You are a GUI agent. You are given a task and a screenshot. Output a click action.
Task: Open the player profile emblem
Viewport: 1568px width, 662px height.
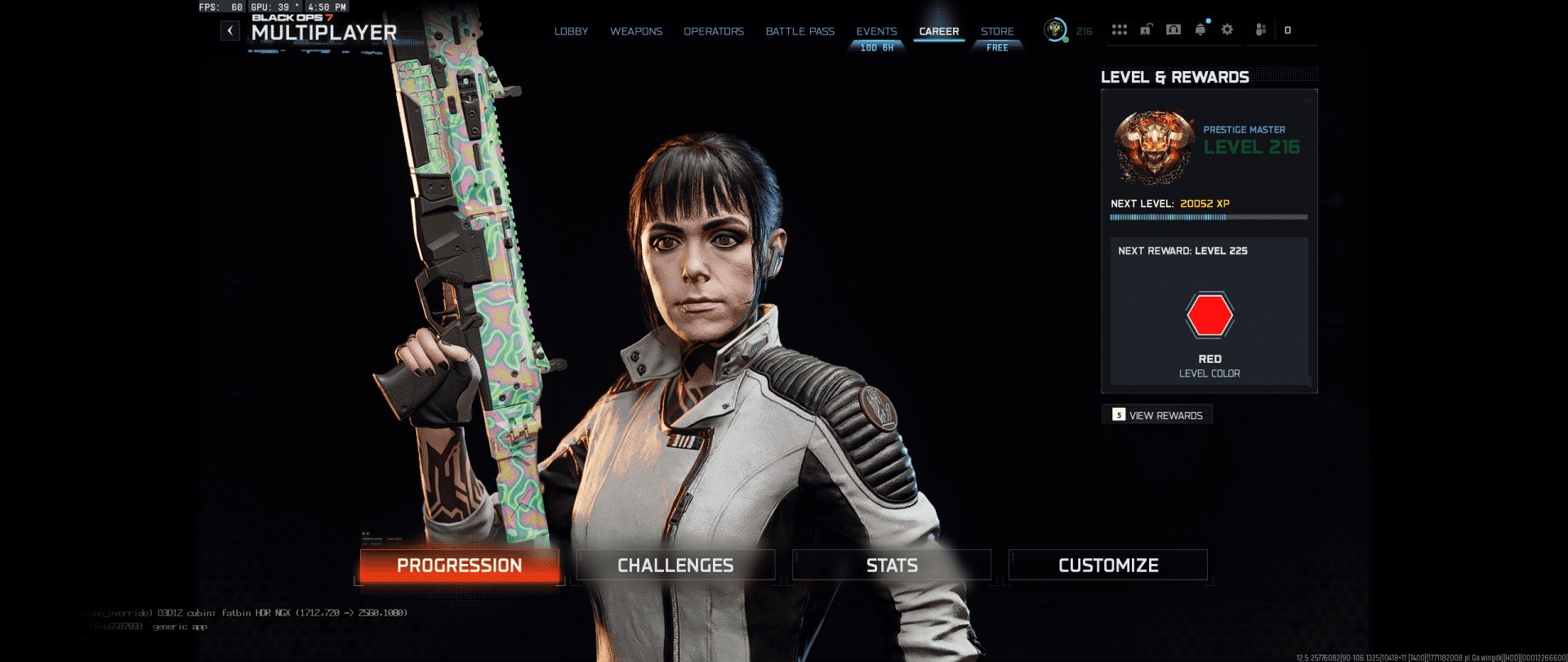(x=1055, y=30)
